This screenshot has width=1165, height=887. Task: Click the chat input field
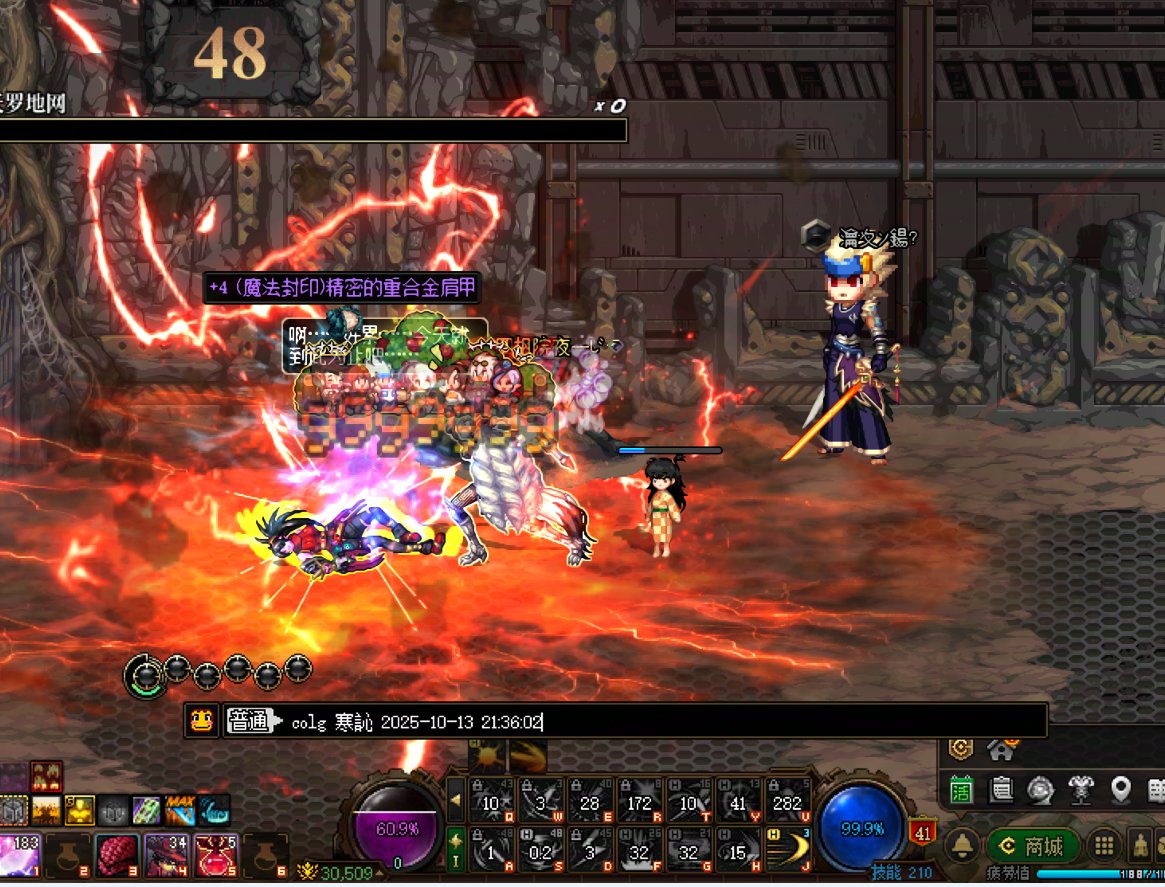[x=660, y=721]
